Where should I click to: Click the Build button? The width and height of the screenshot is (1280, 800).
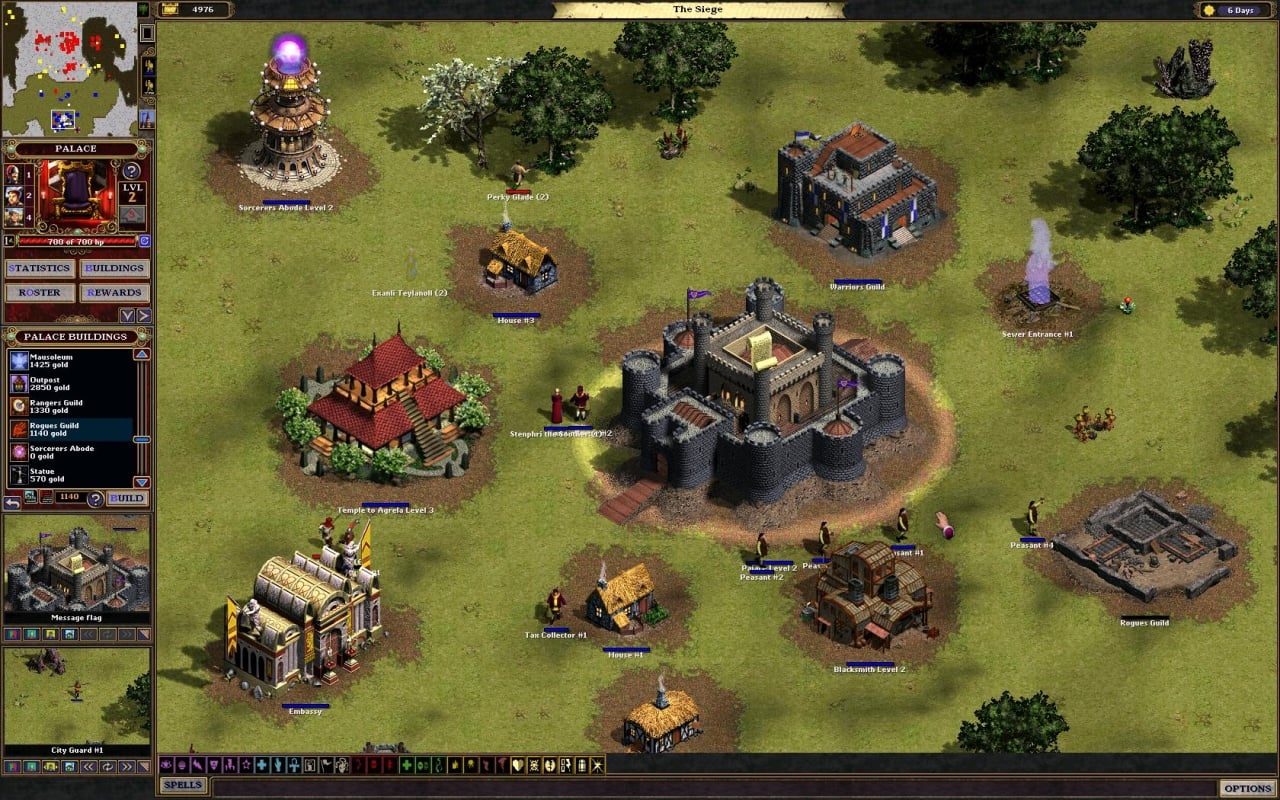(x=127, y=498)
